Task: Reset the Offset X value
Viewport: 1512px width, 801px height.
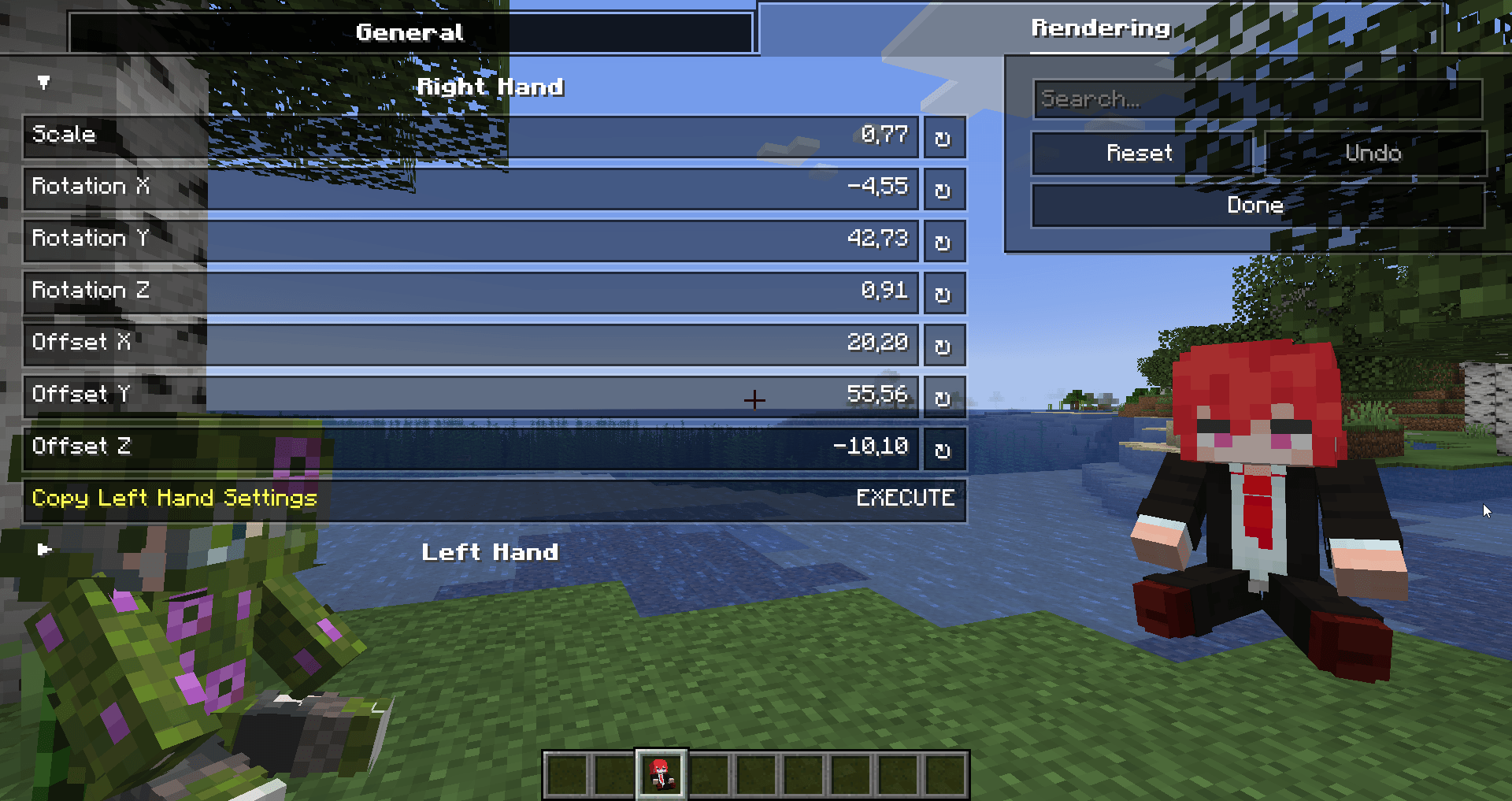Action: point(943,345)
